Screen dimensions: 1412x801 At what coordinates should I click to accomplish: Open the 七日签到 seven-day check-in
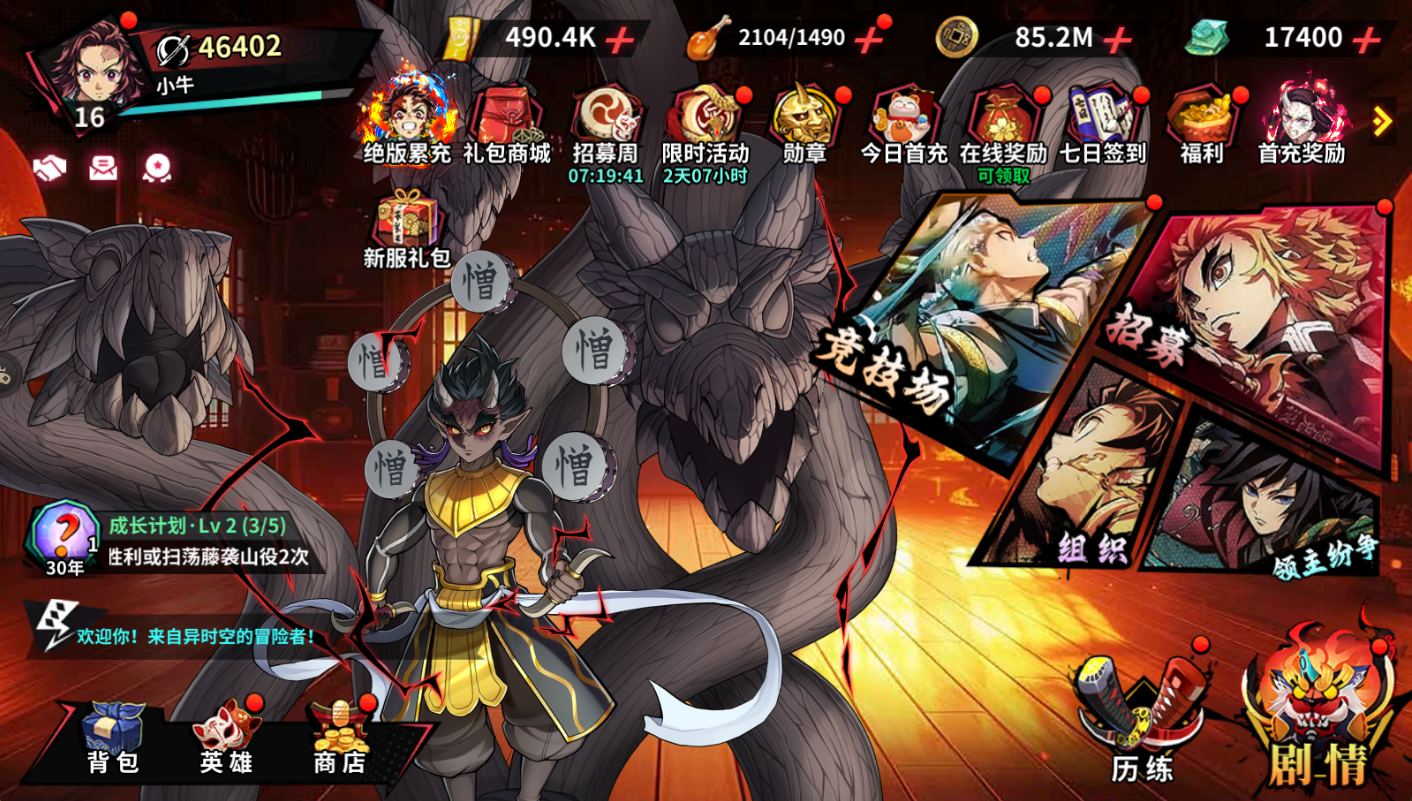(x=1102, y=127)
